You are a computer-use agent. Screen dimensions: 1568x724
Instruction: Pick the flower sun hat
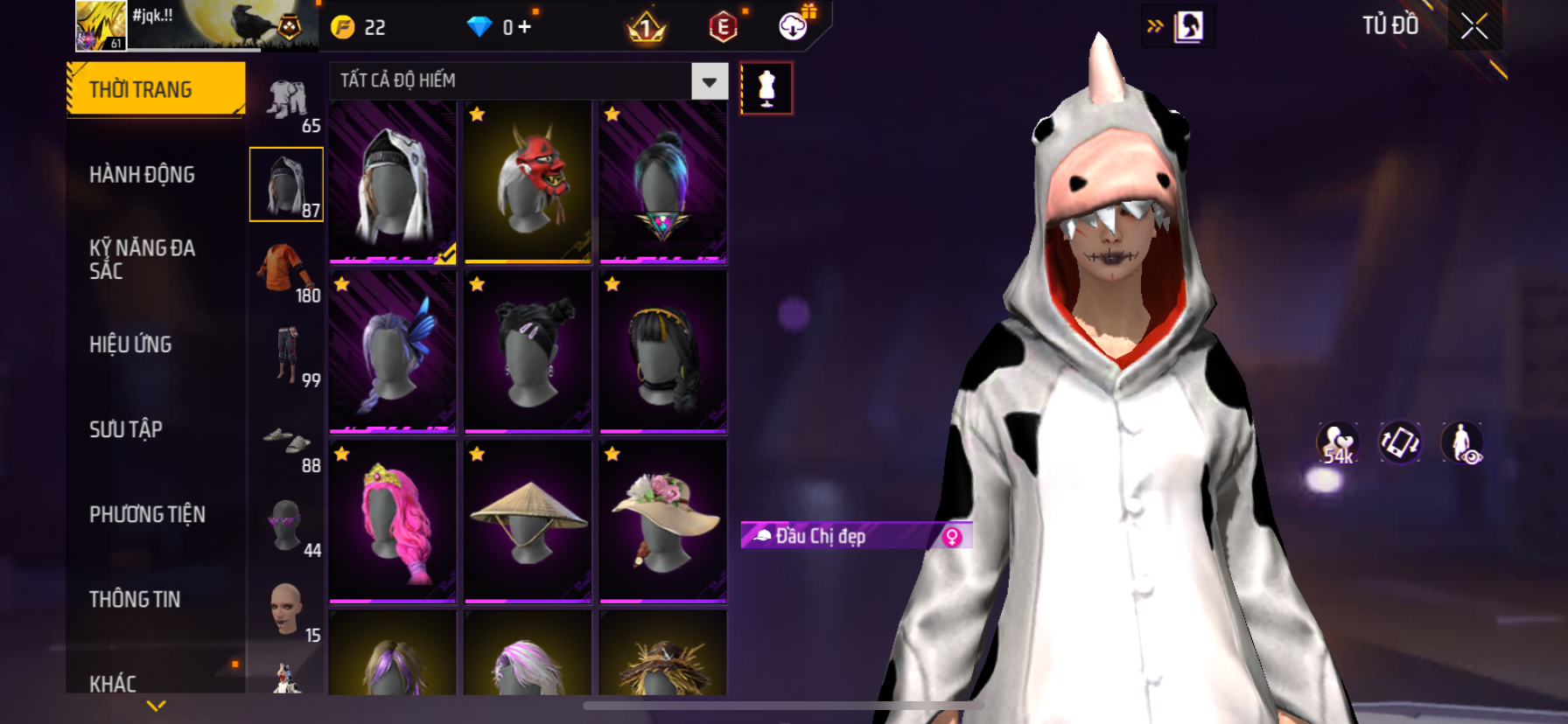click(x=662, y=521)
